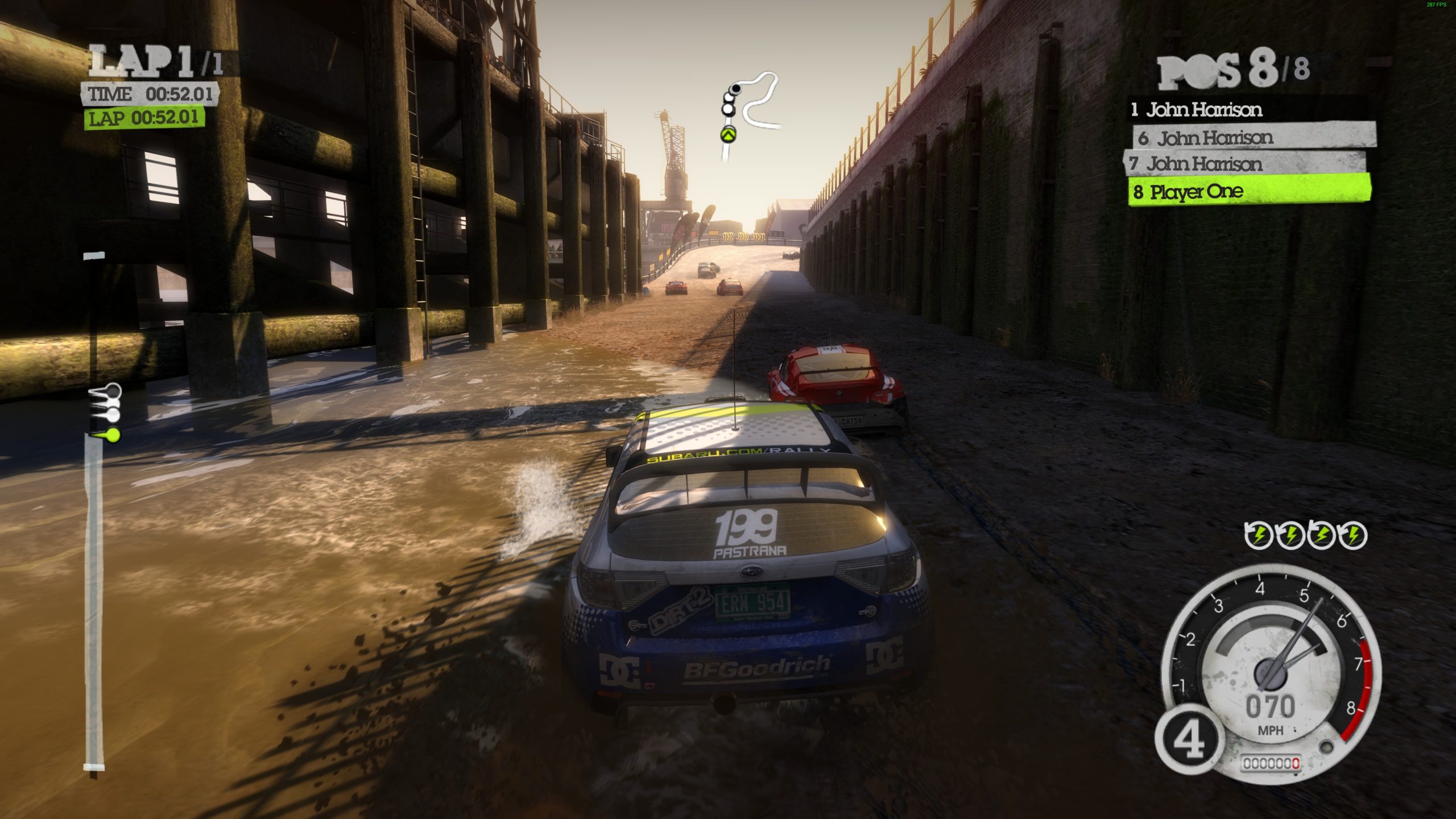Click the green player marker on progress bar
This screenshot has width=1456, height=819.
point(111,436)
